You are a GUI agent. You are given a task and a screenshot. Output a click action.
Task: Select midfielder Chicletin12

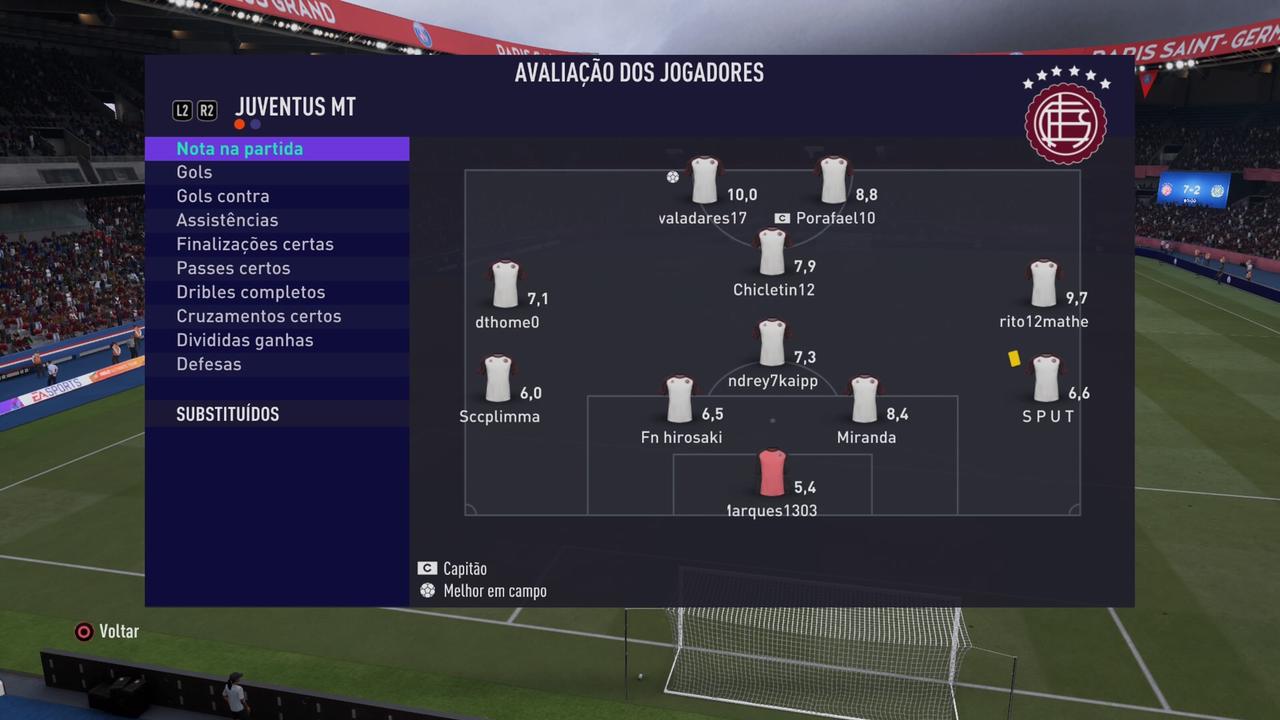tap(773, 253)
